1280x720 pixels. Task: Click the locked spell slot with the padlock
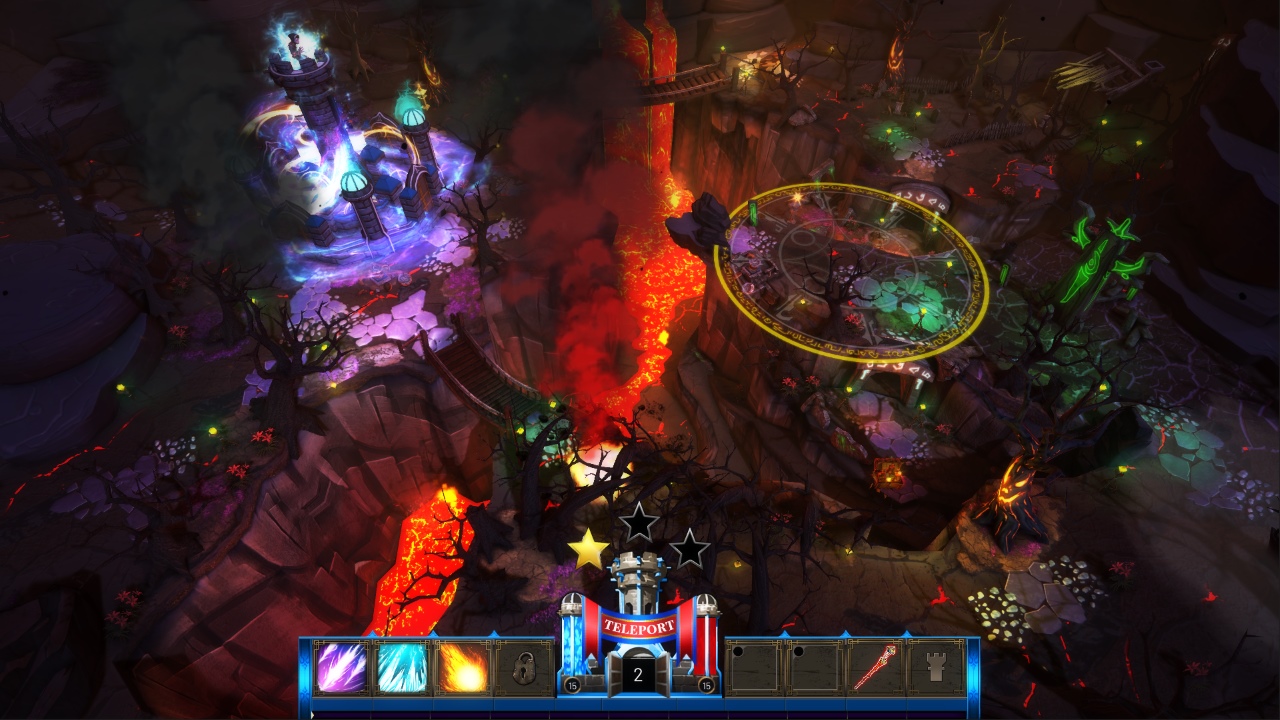click(524, 668)
